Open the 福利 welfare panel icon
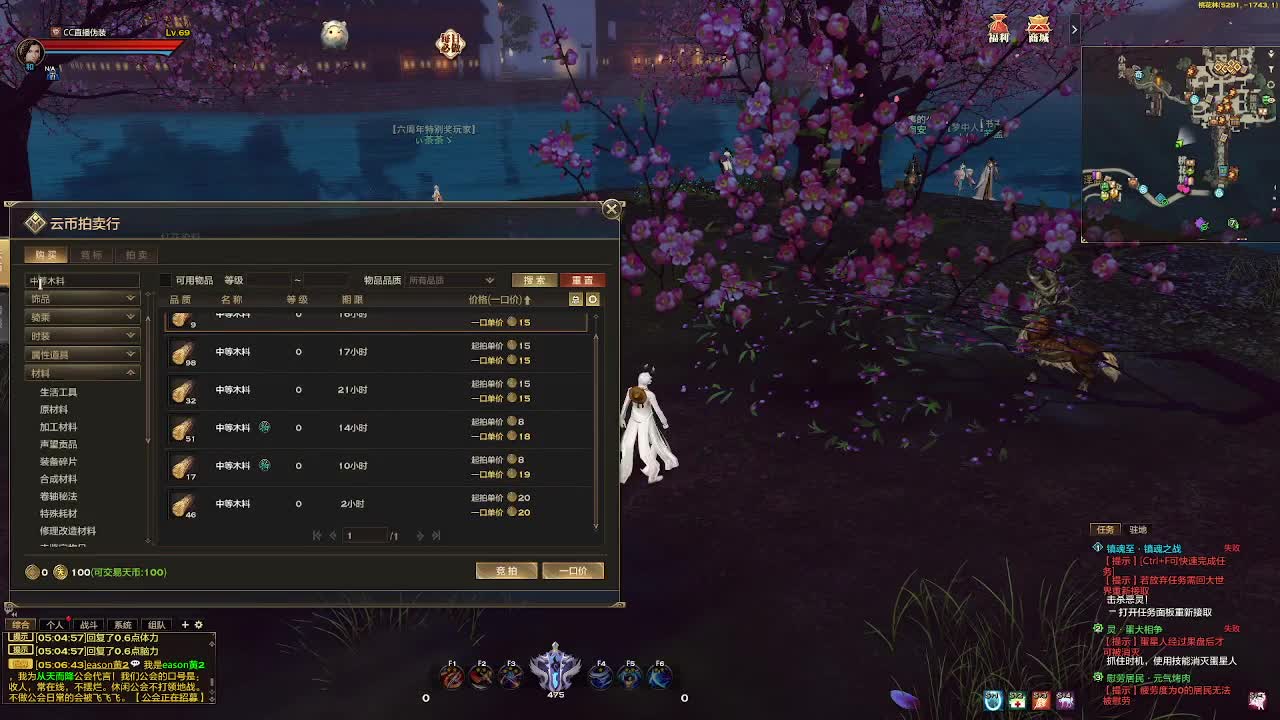 pos(996,28)
